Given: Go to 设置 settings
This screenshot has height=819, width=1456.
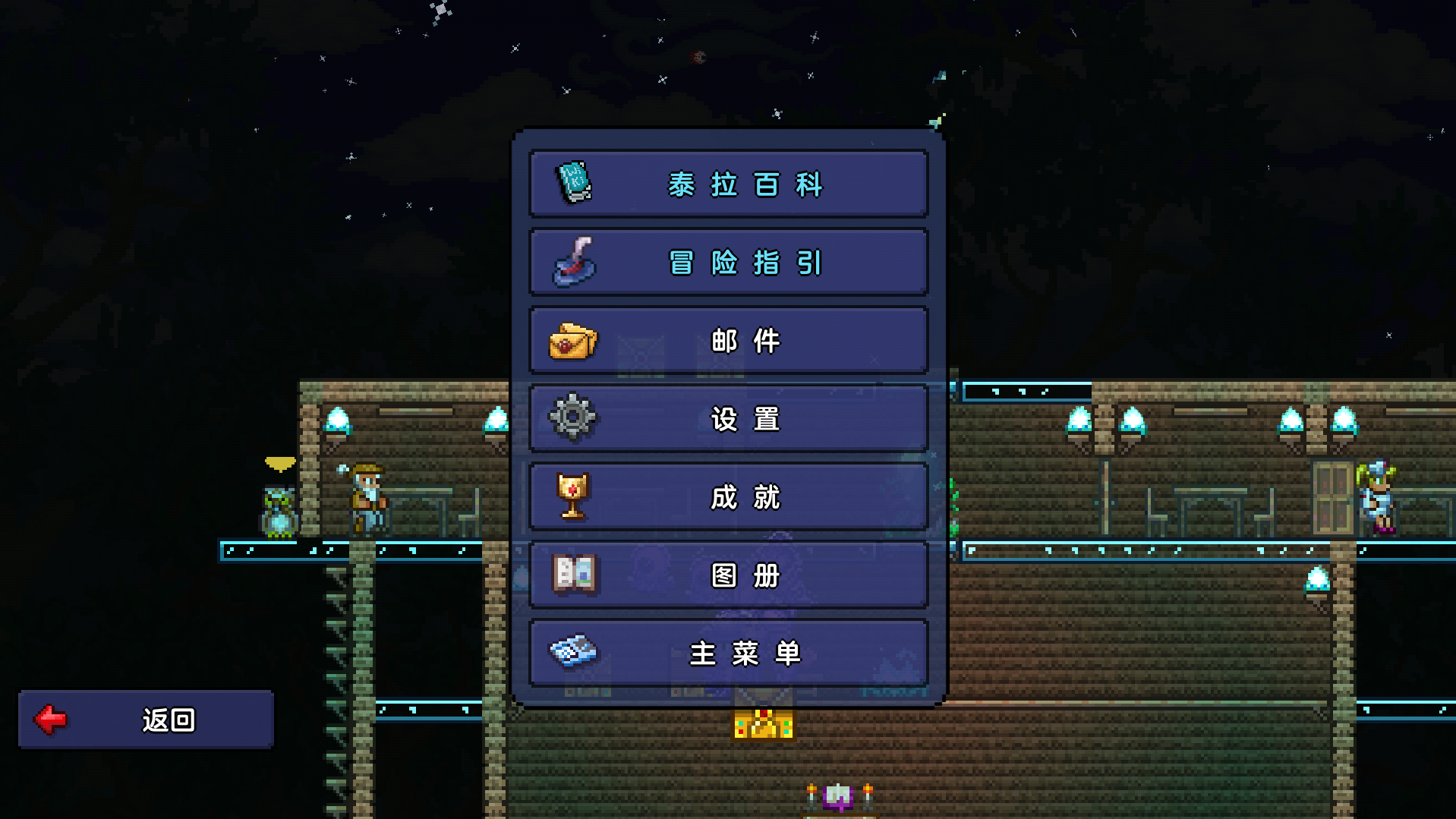Looking at the screenshot, I should point(728,419).
